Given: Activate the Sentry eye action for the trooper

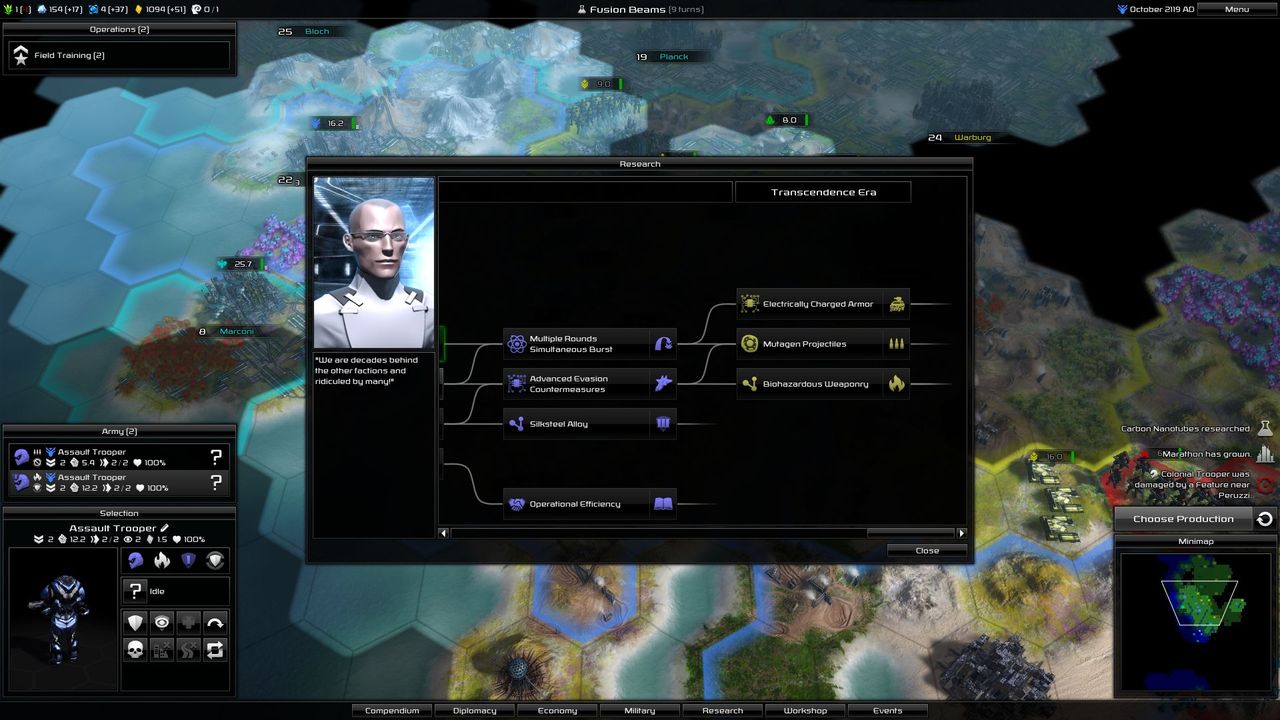Looking at the screenshot, I should click(x=162, y=622).
